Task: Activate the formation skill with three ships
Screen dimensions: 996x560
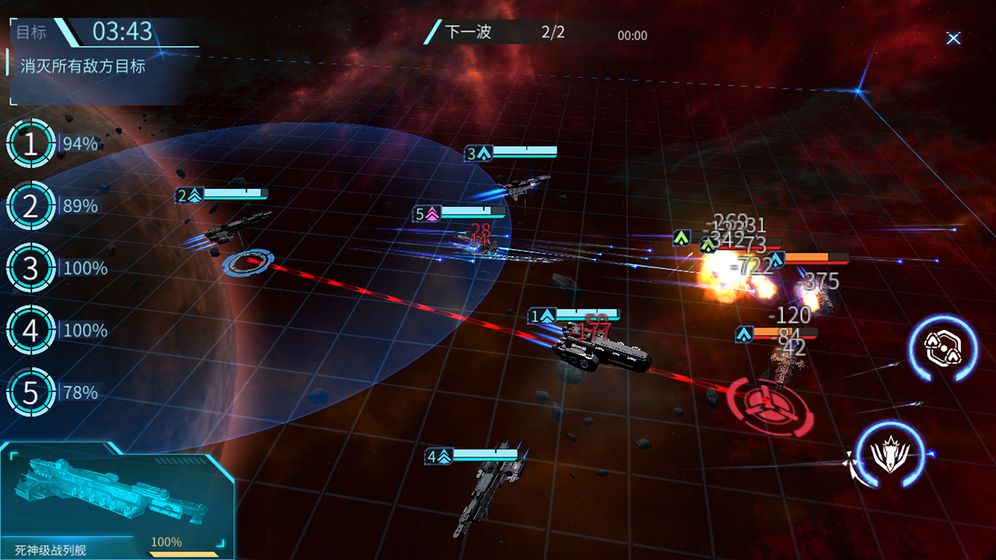Action: 943,348
